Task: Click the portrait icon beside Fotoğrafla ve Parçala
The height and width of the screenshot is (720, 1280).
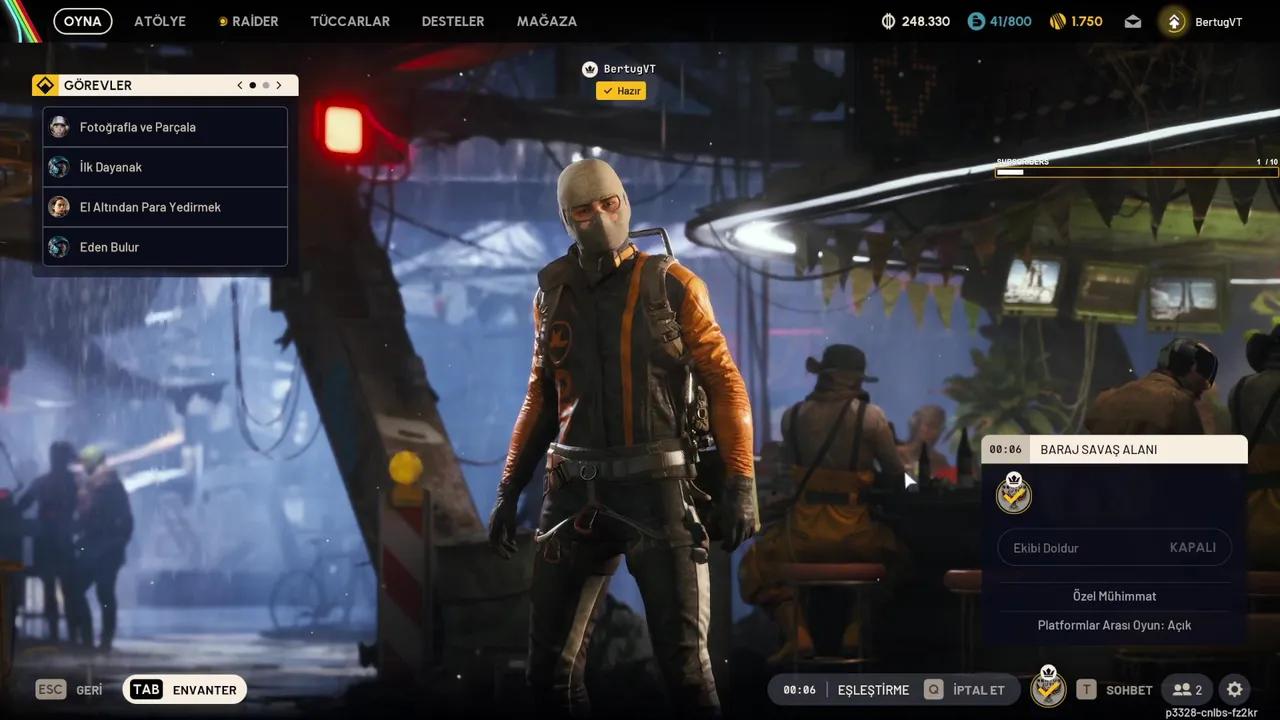Action: click(x=60, y=127)
